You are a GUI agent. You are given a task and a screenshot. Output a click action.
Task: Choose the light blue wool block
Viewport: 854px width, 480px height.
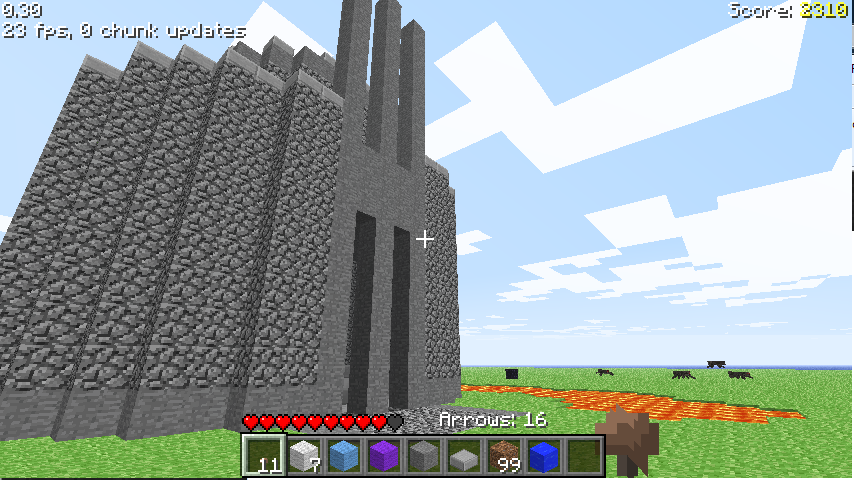(x=344, y=456)
